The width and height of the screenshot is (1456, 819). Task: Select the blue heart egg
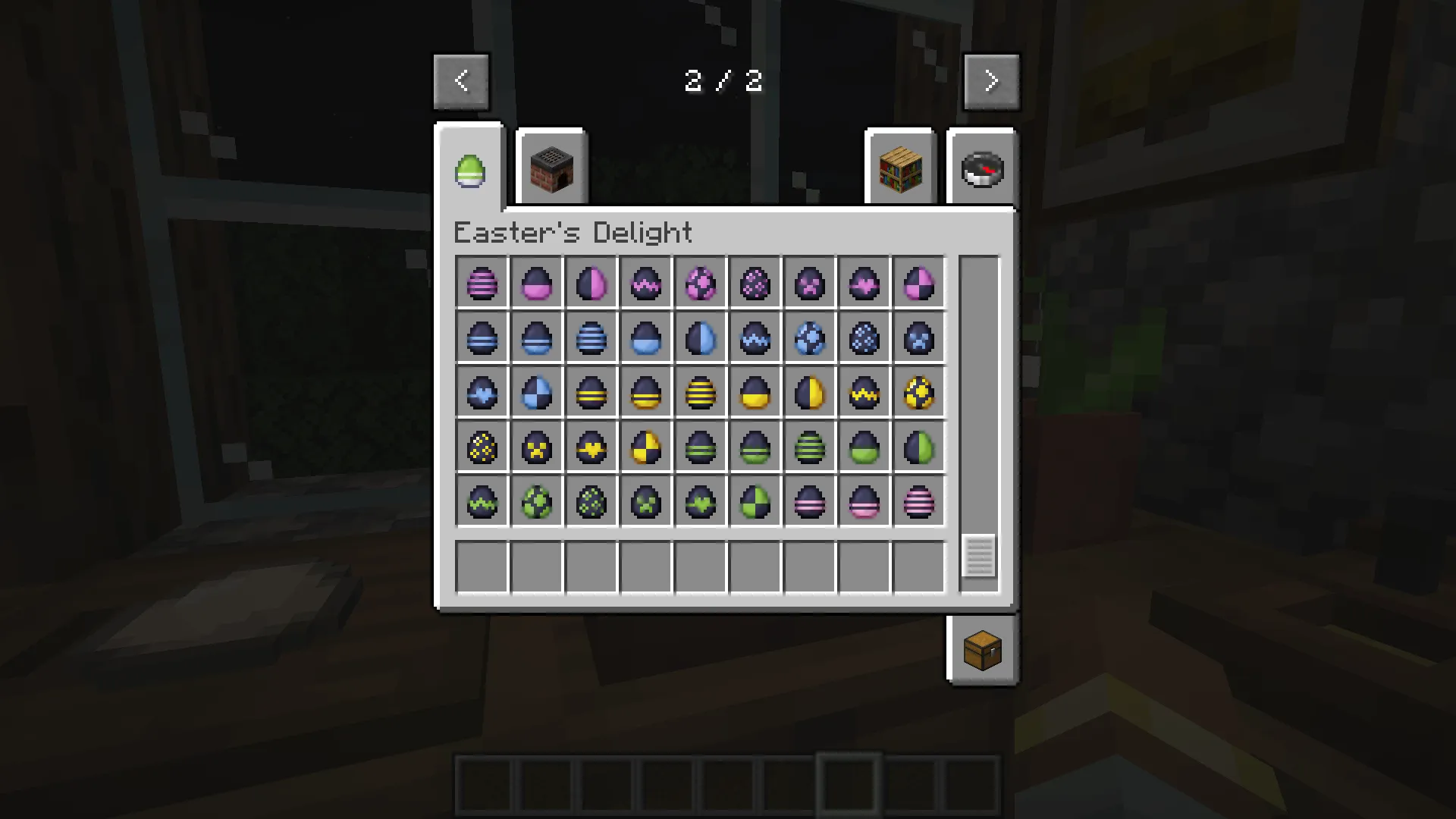[482, 392]
